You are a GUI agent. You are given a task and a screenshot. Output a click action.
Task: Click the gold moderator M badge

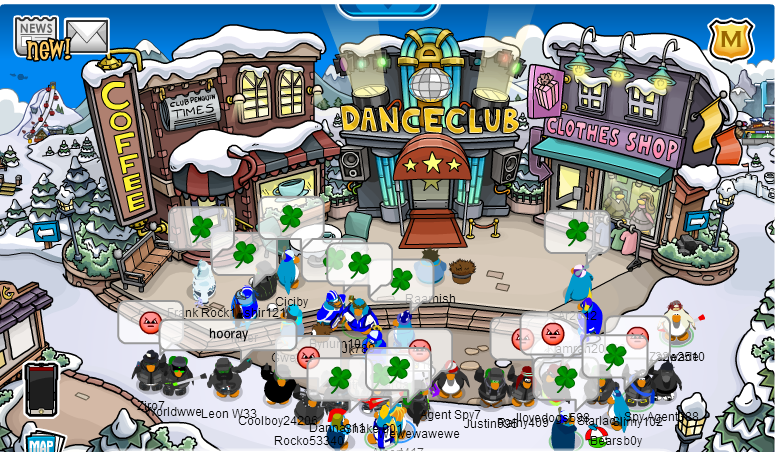coord(730,40)
